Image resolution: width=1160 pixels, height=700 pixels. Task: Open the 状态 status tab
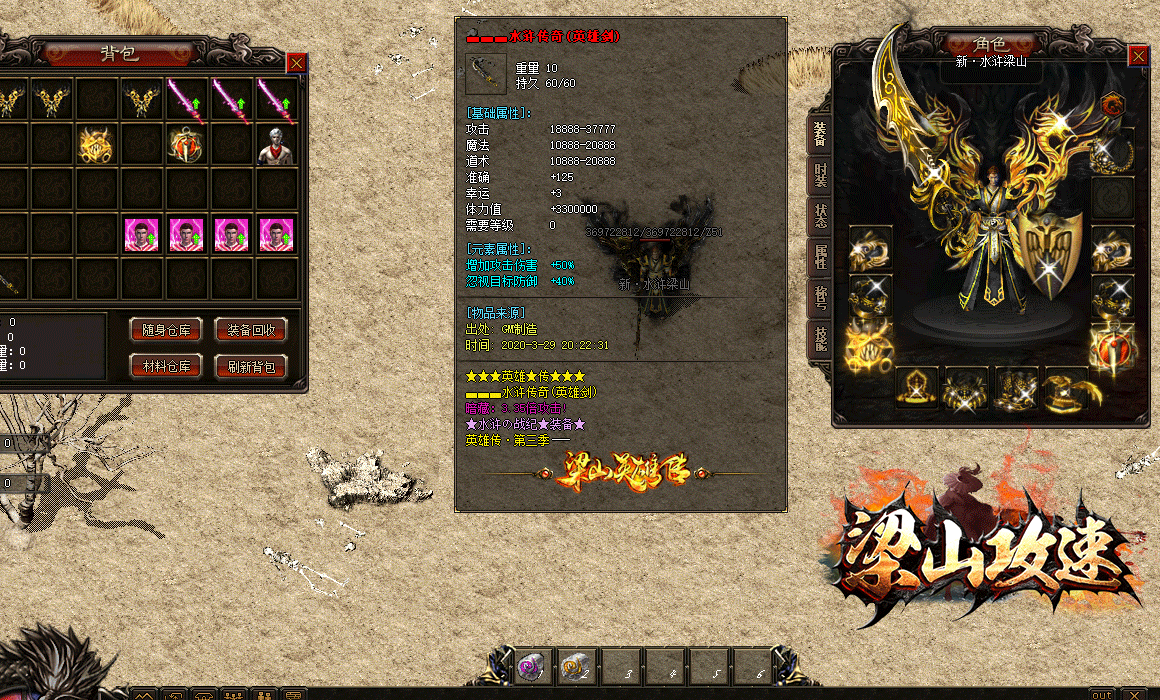pos(820,216)
